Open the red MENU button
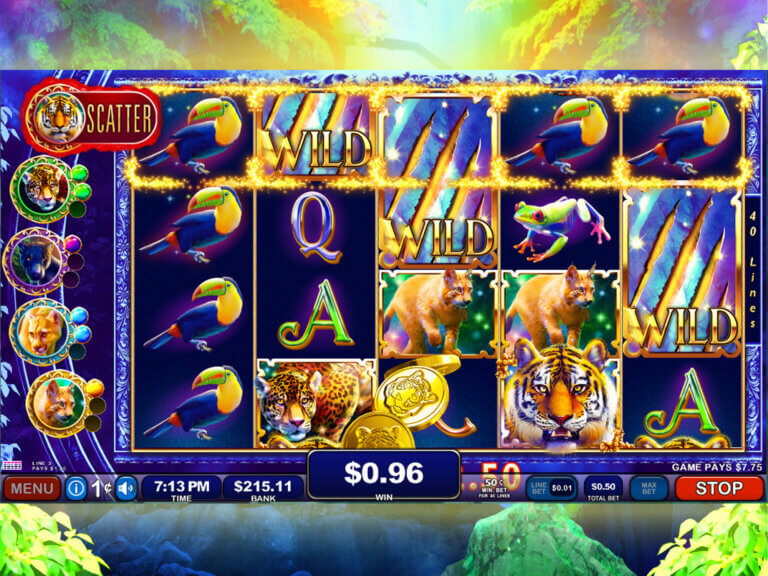The width and height of the screenshot is (768, 576). (32, 489)
